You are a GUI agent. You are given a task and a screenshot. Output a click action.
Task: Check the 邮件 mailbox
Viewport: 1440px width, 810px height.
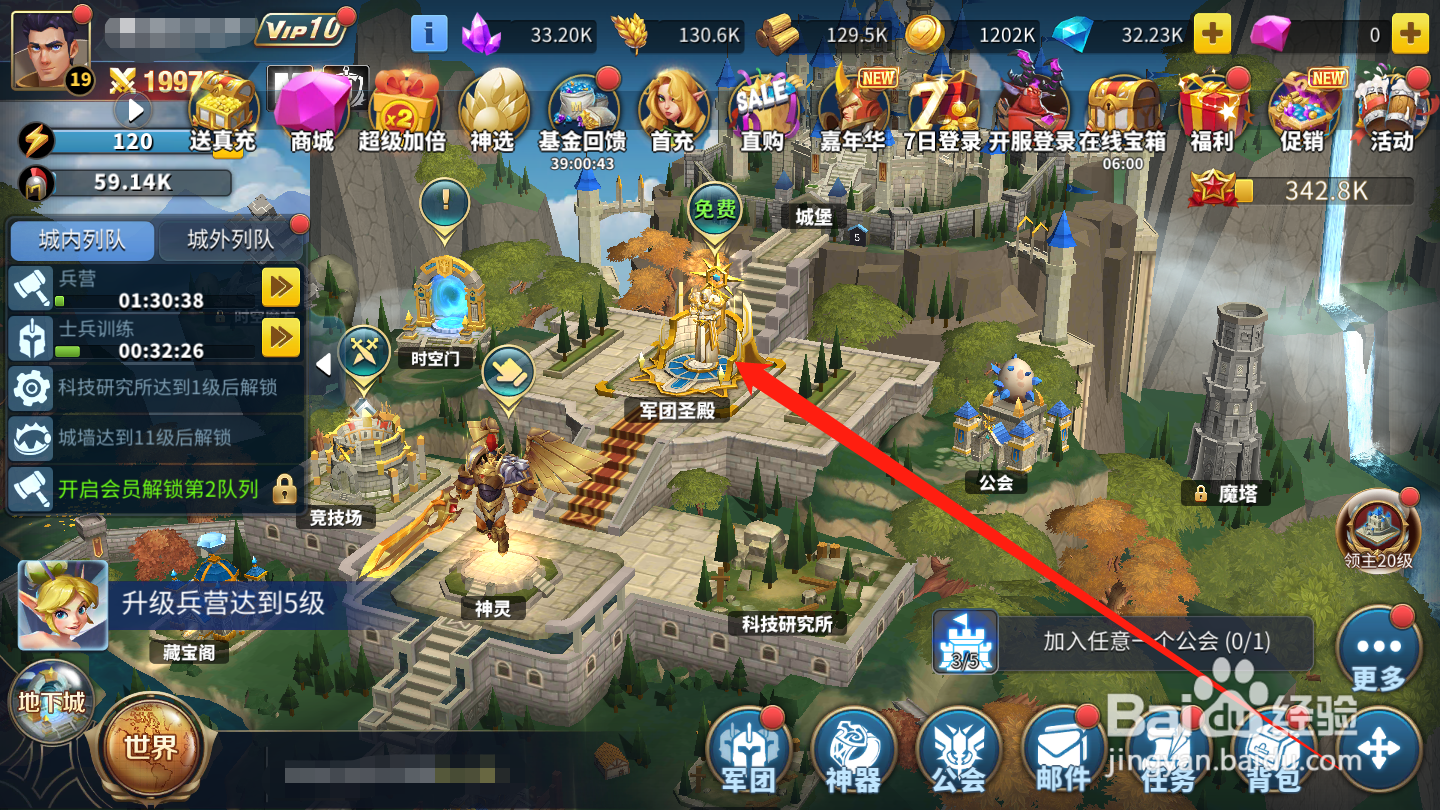point(1063,750)
